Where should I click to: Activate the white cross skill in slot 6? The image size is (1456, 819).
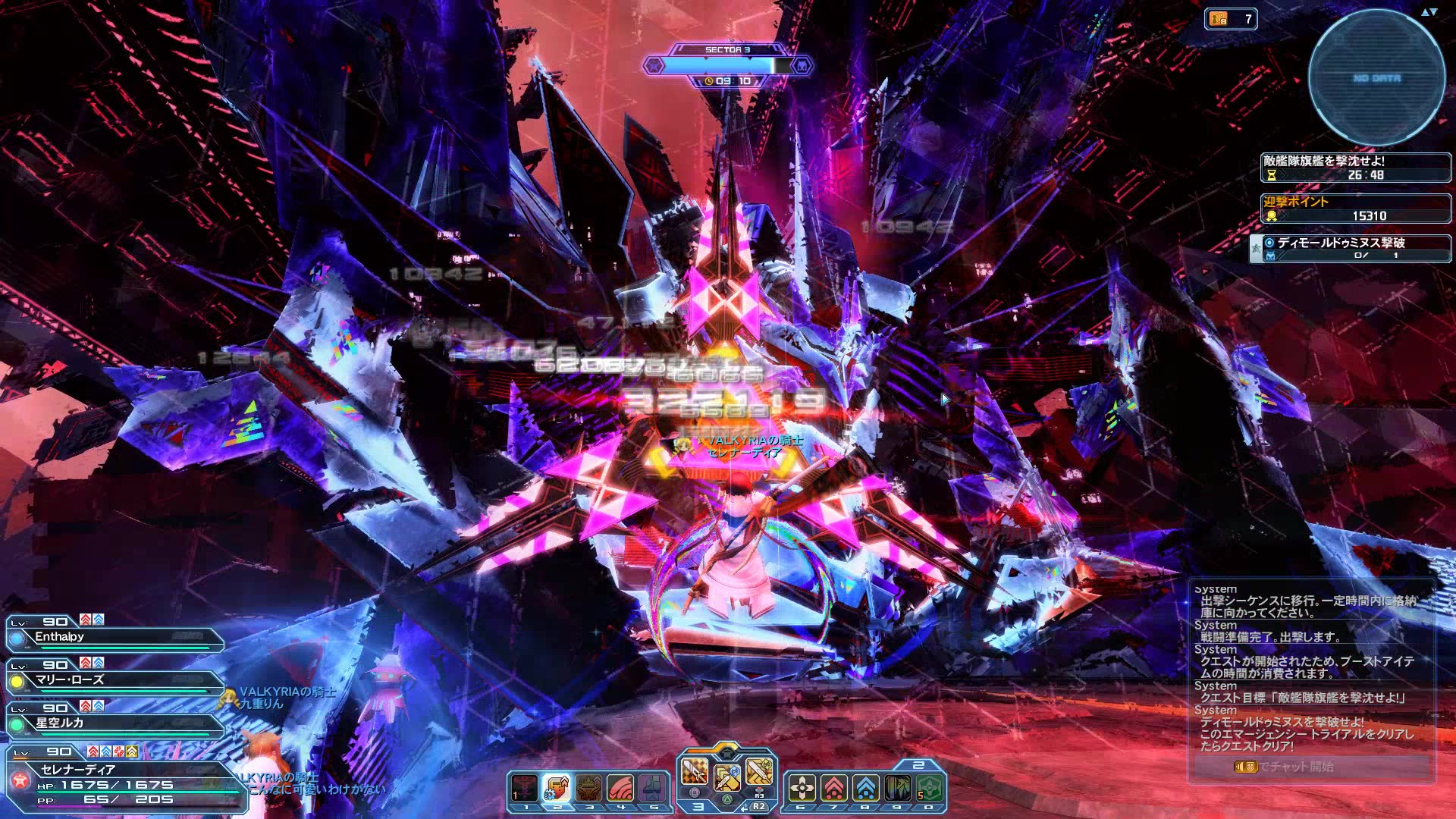tap(802, 789)
